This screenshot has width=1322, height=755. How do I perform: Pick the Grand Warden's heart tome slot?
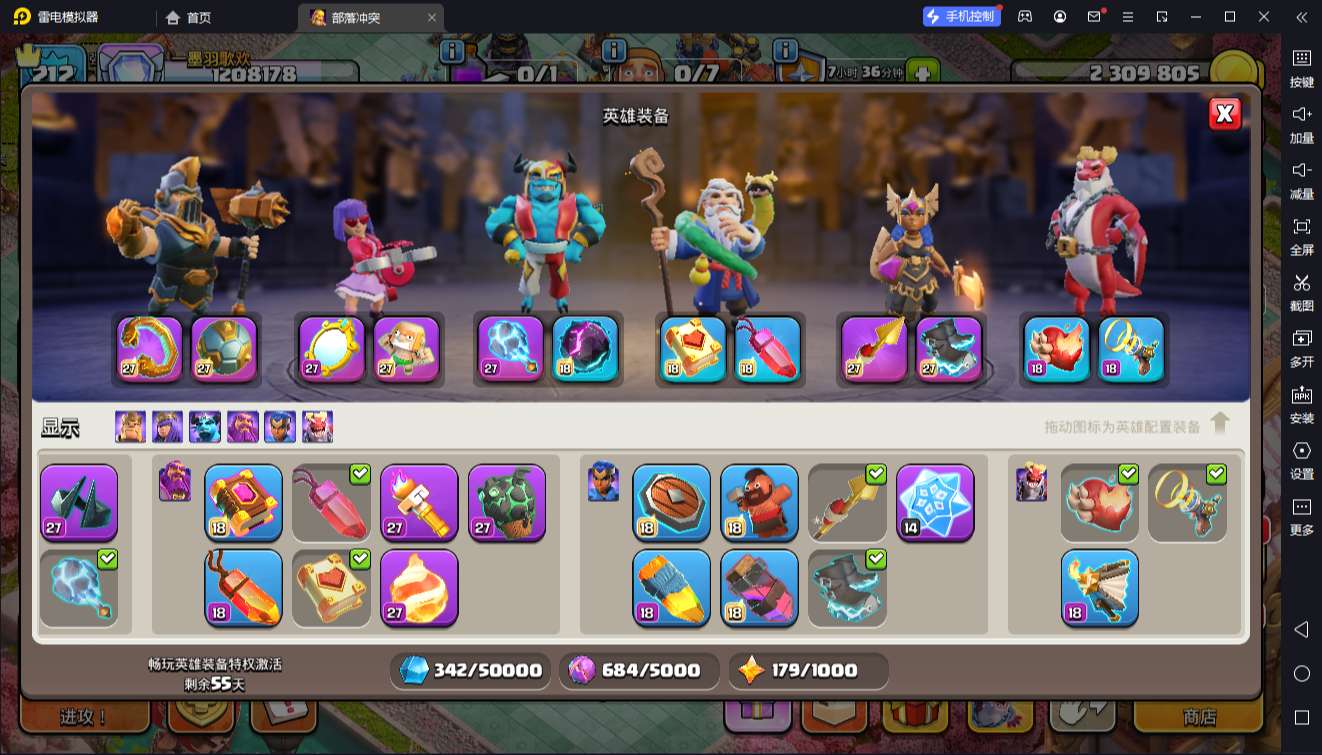click(693, 349)
